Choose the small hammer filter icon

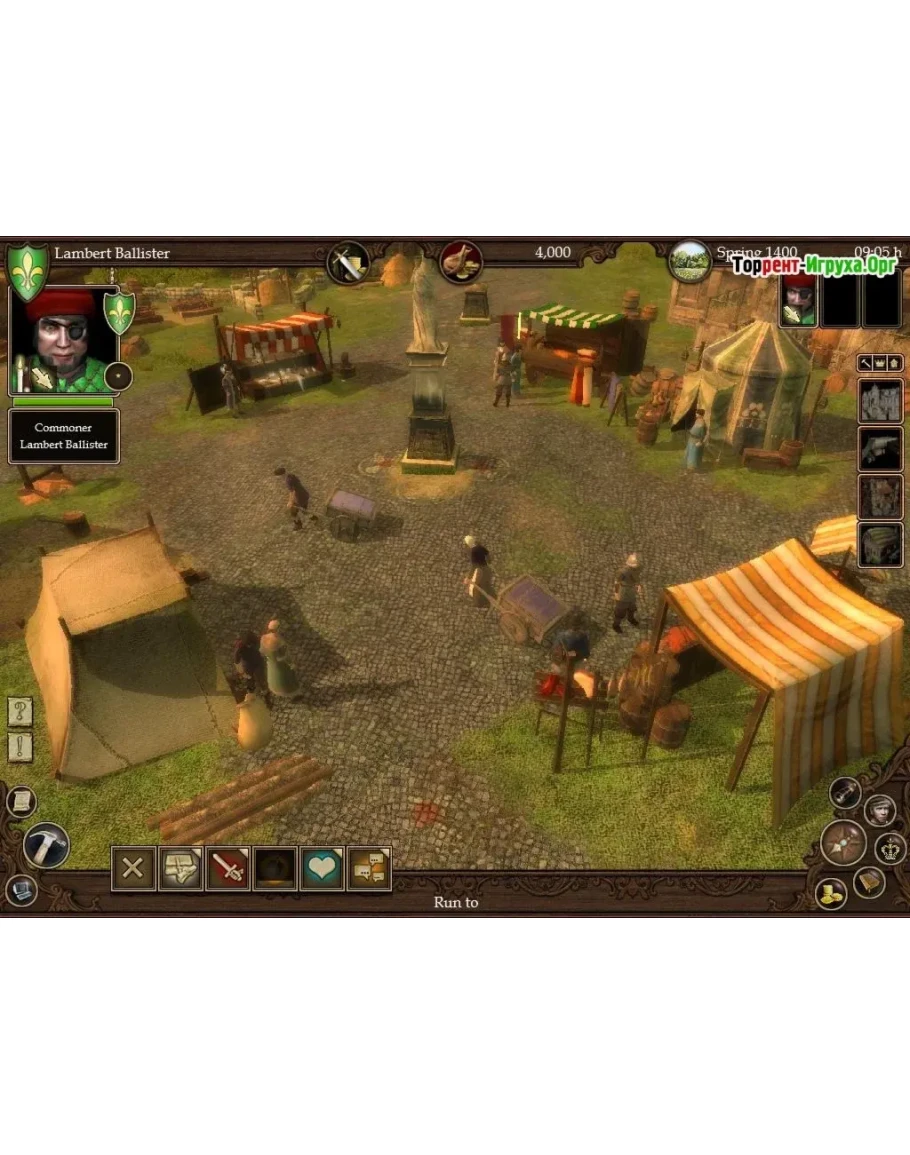click(x=865, y=361)
